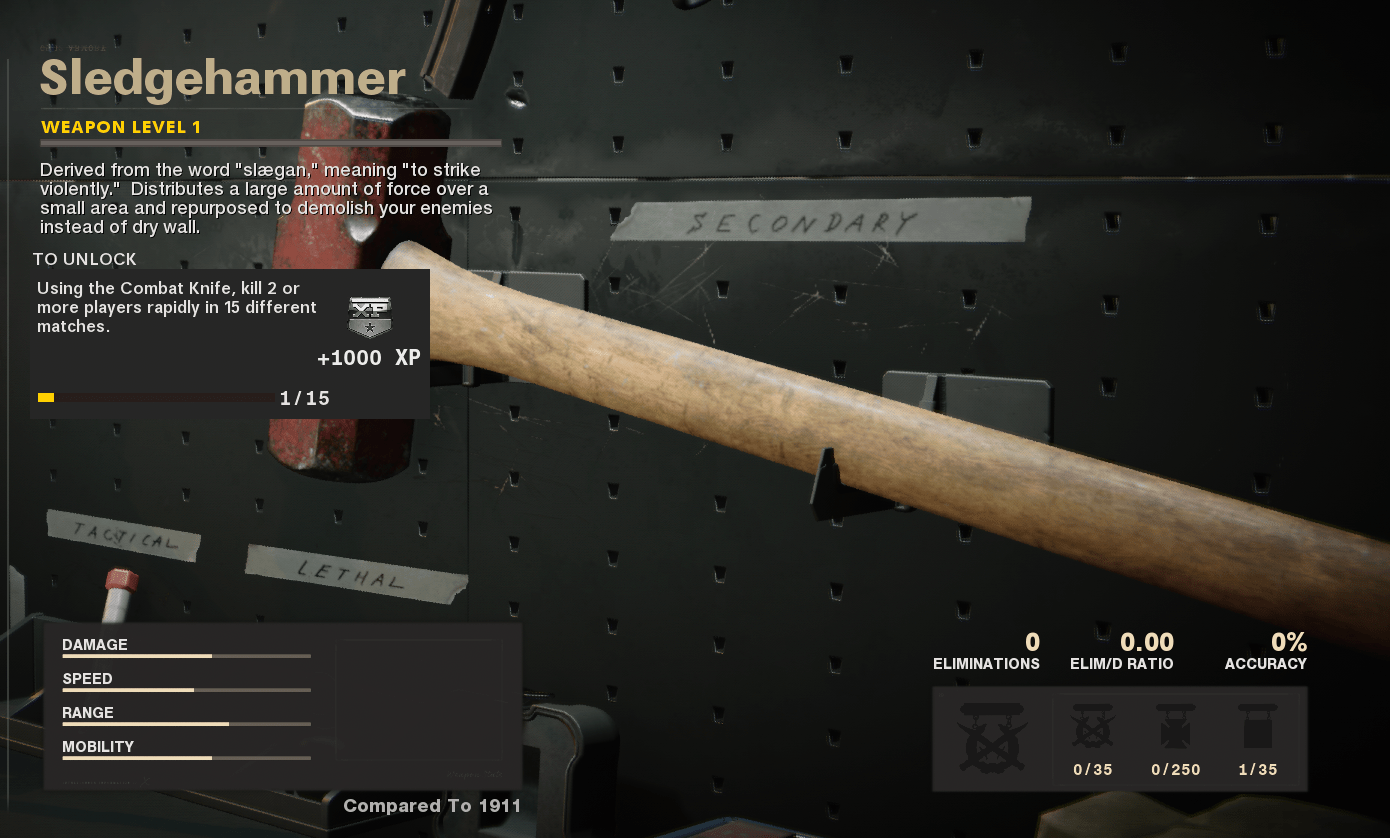Click the +1000 XP badge icon
1390x838 pixels.
pos(369,316)
